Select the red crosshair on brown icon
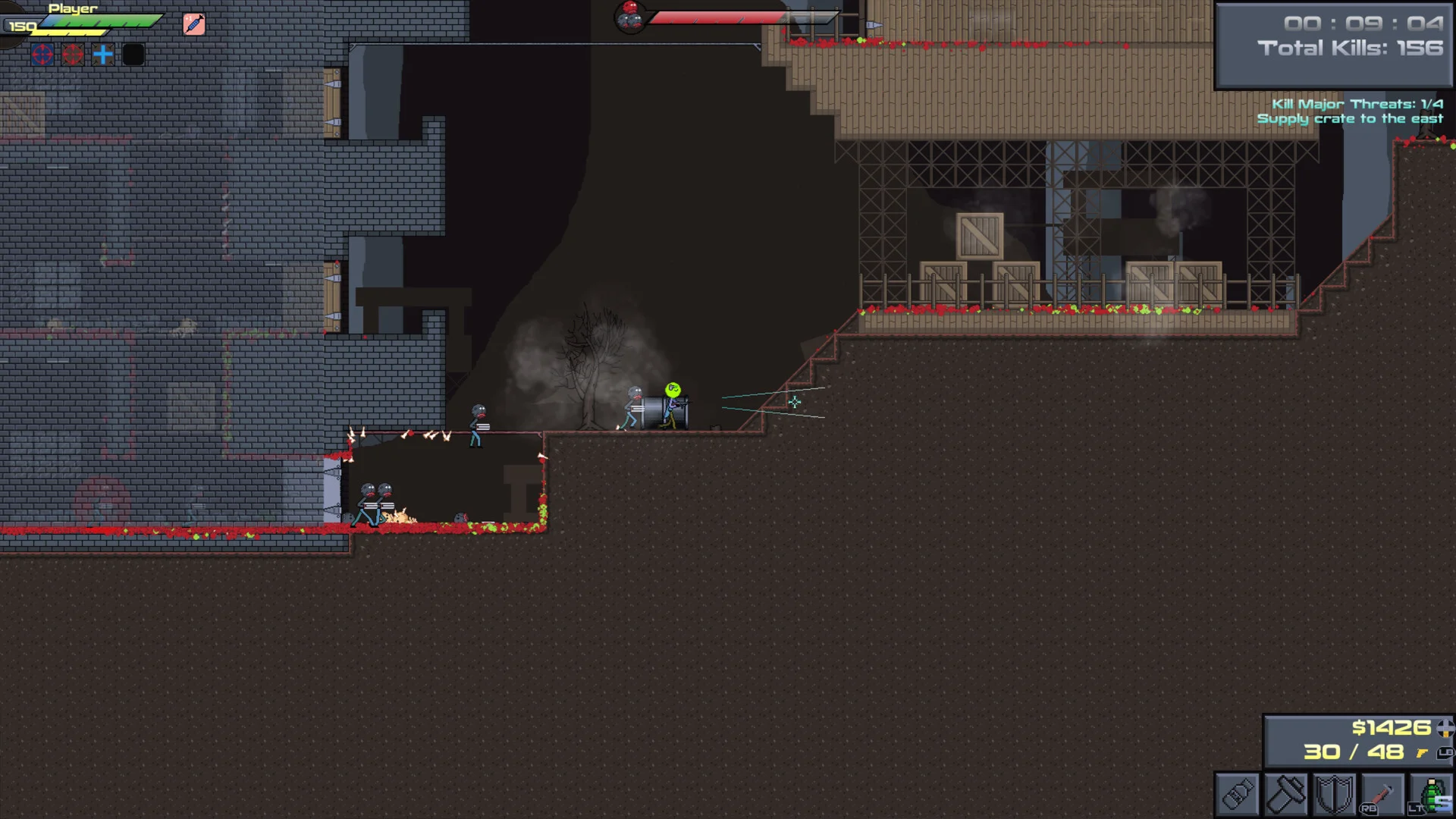1456x819 pixels. tap(73, 55)
